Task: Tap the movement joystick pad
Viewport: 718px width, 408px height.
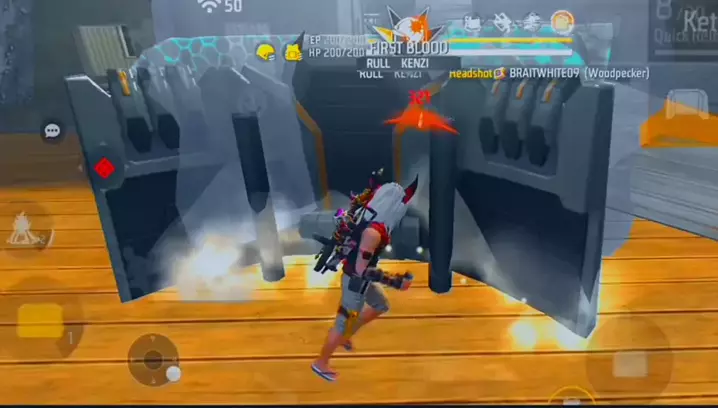Action: pyautogui.click(x=153, y=358)
